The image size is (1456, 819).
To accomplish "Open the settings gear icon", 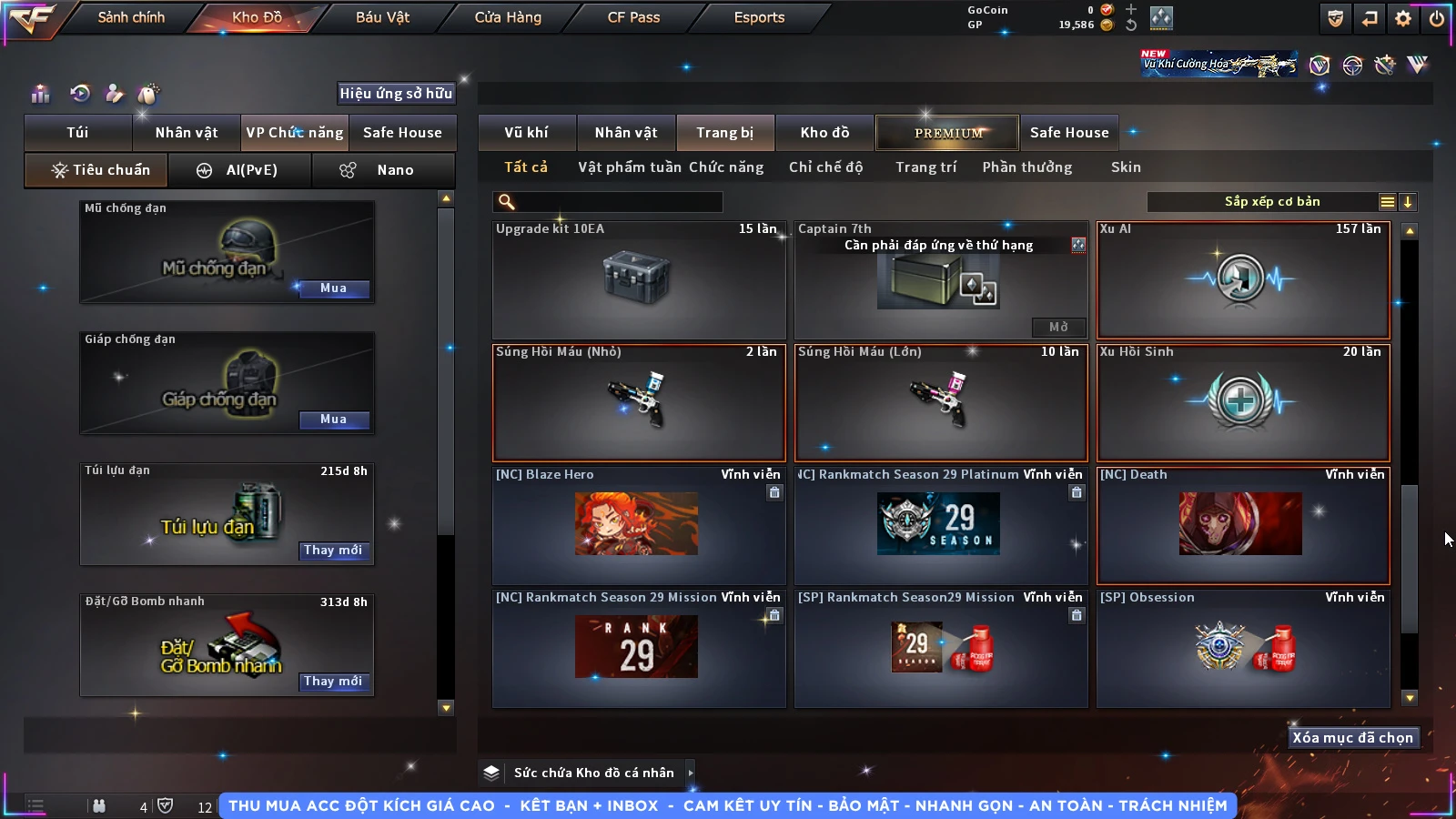I will pyautogui.click(x=1403, y=18).
